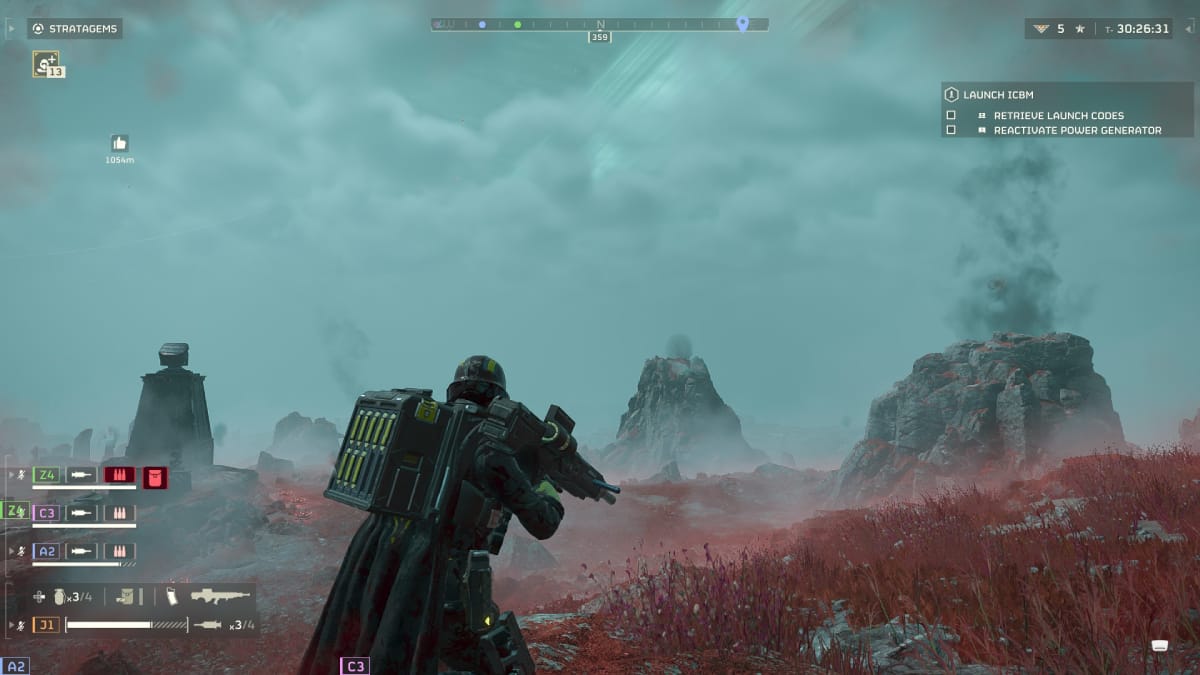Click the stim syringe icon by J1
Screen dimensions: 1200x675
pyautogui.click(x=207, y=625)
